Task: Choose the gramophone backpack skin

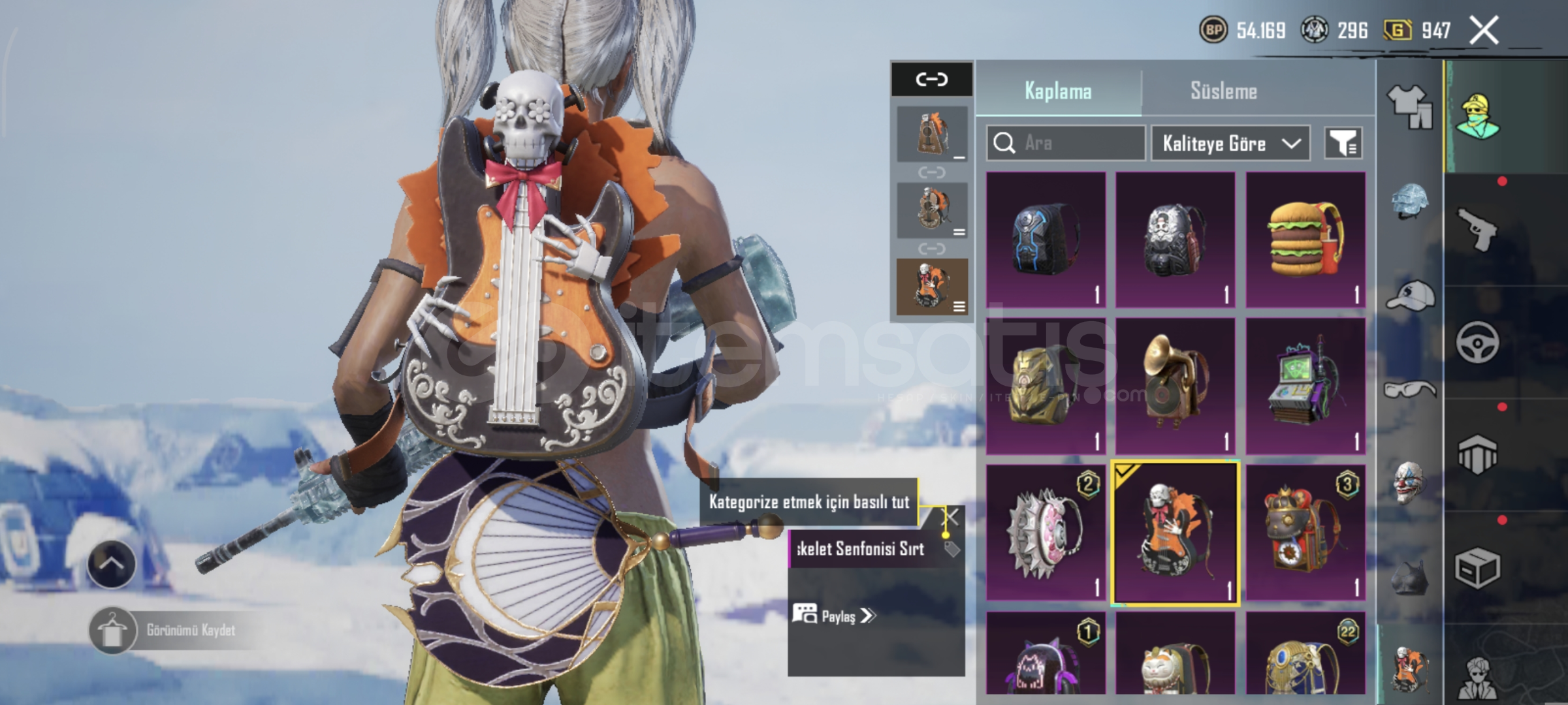Action: (1174, 386)
